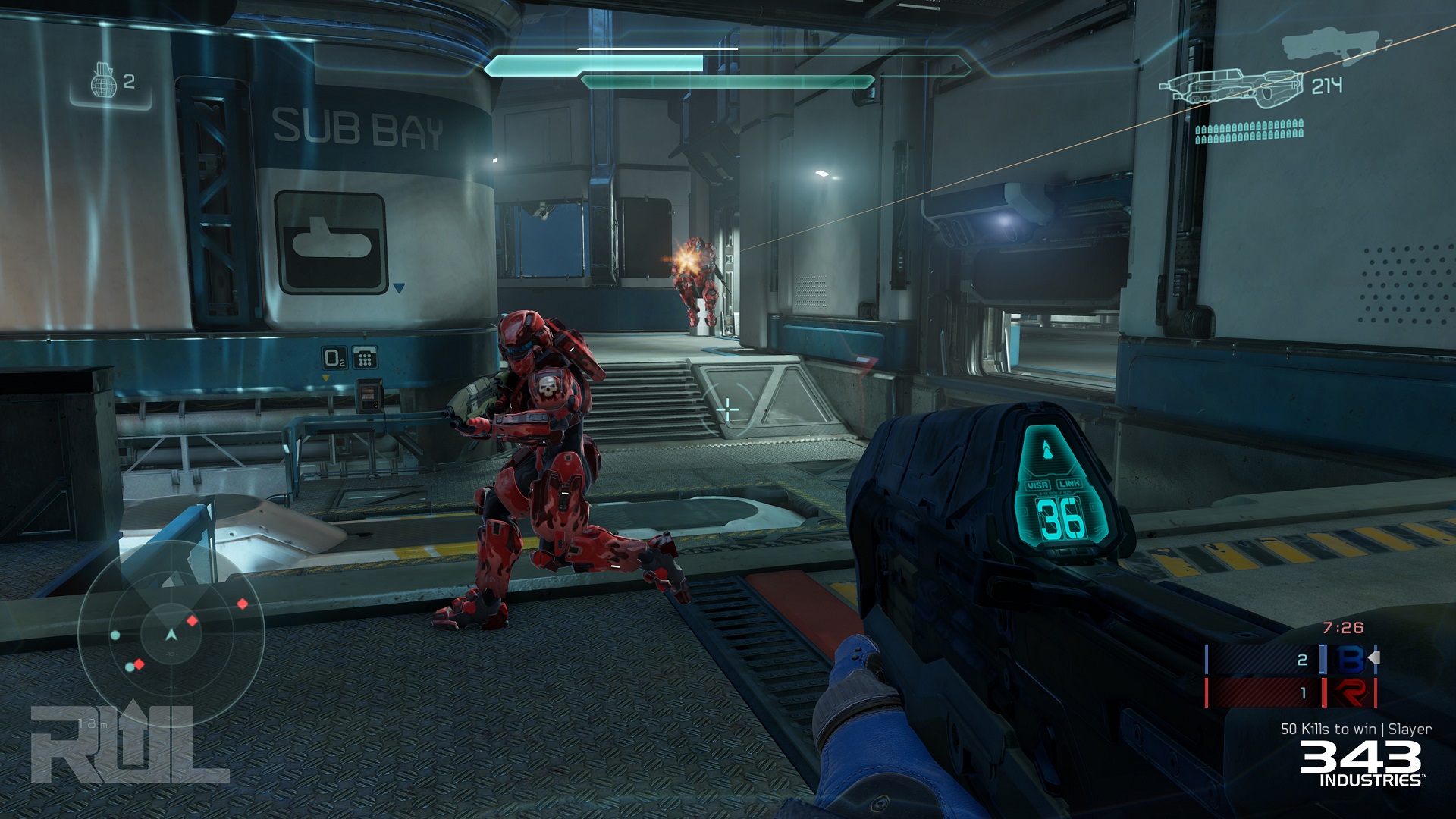
Task: Toggle the VISR mode on the rifle display
Action: point(1037,485)
